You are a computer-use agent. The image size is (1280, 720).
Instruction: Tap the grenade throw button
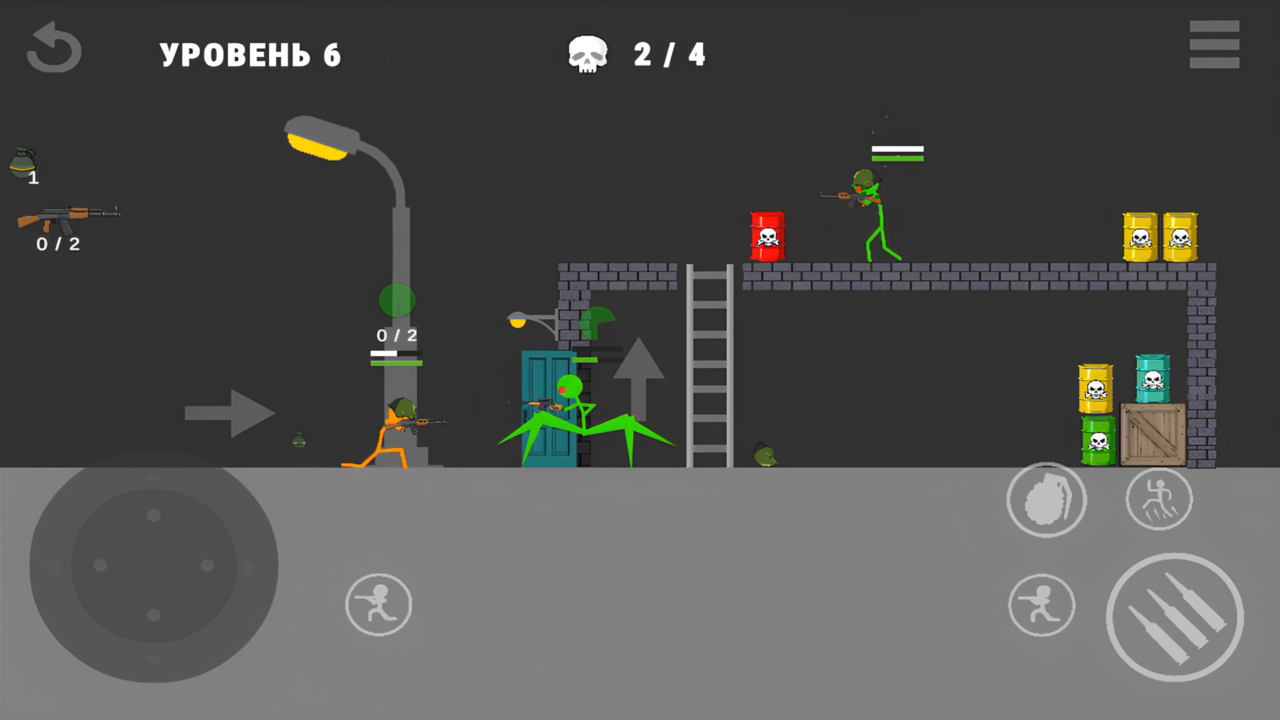[x=1047, y=500]
